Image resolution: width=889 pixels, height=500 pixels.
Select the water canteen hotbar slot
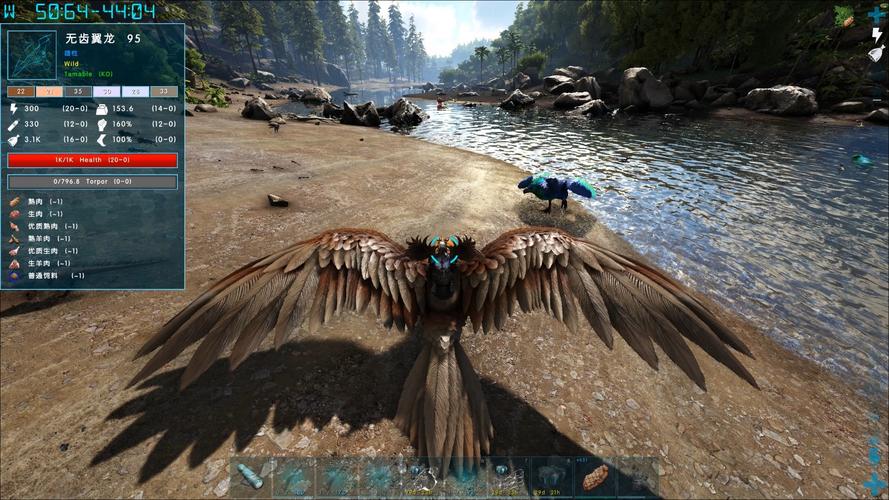tap(250, 477)
